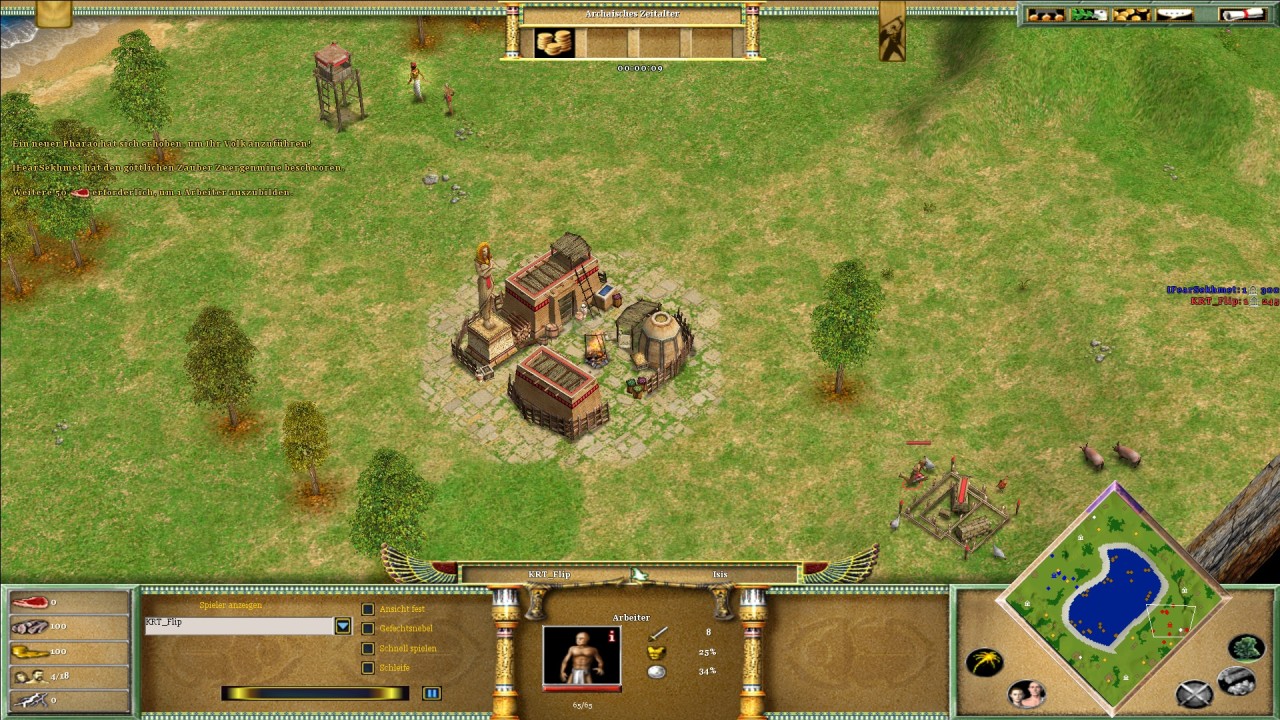
Task: Click the green leaf button in the top bar
Action: coord(1089,14)
